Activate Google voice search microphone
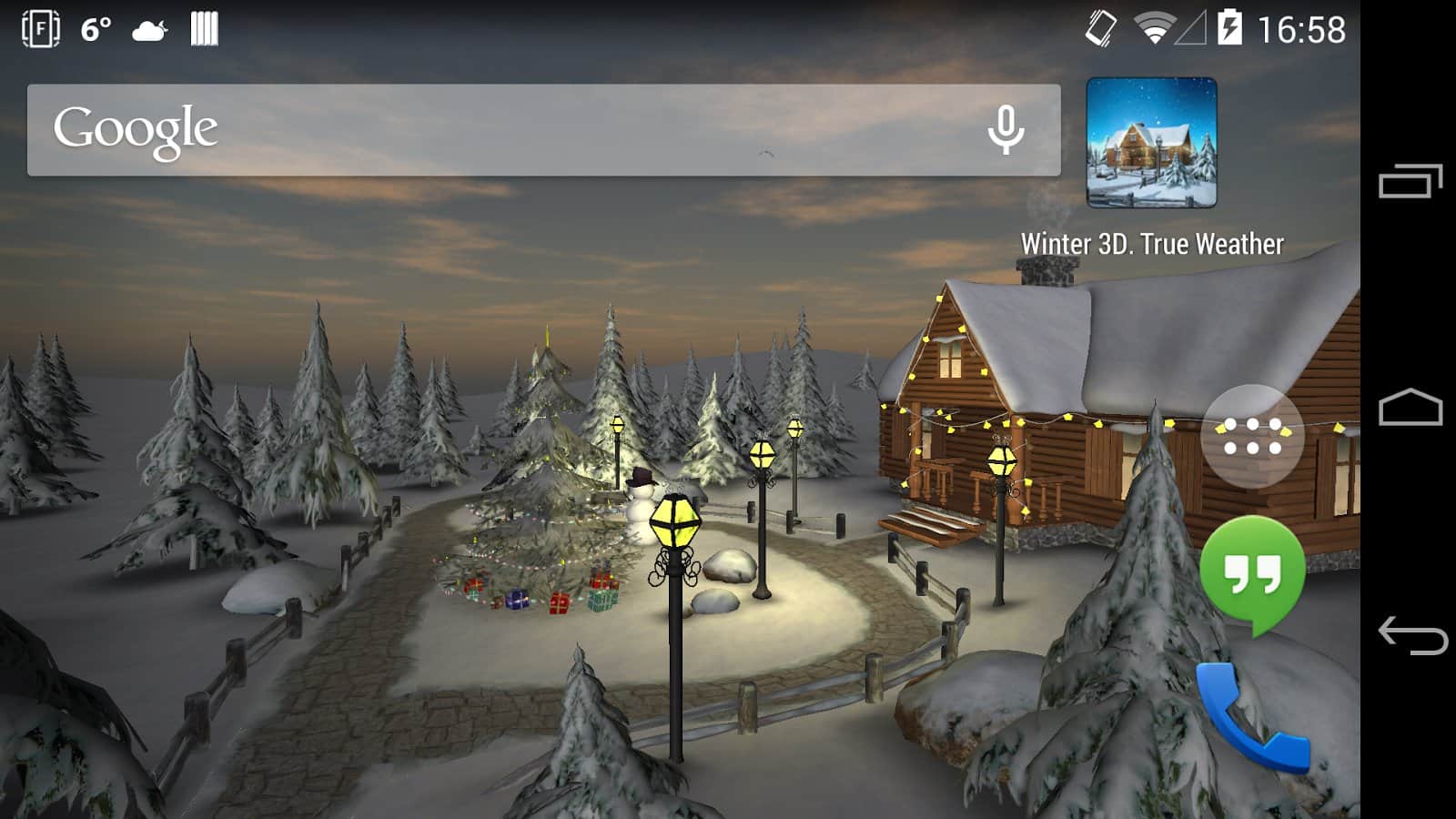 coord(1006,130)
